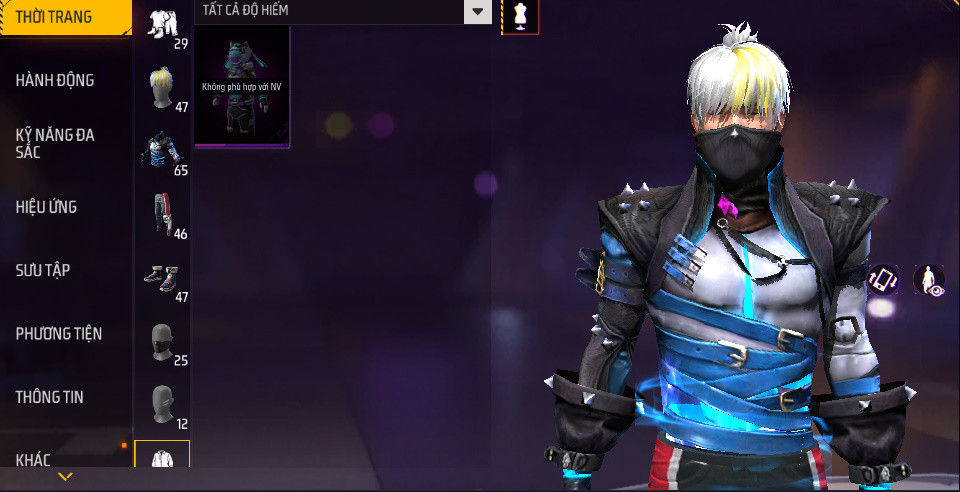Screen dimensions: 960x492
Task: Open the mask category showing 25 items
Action: [162, 342]
